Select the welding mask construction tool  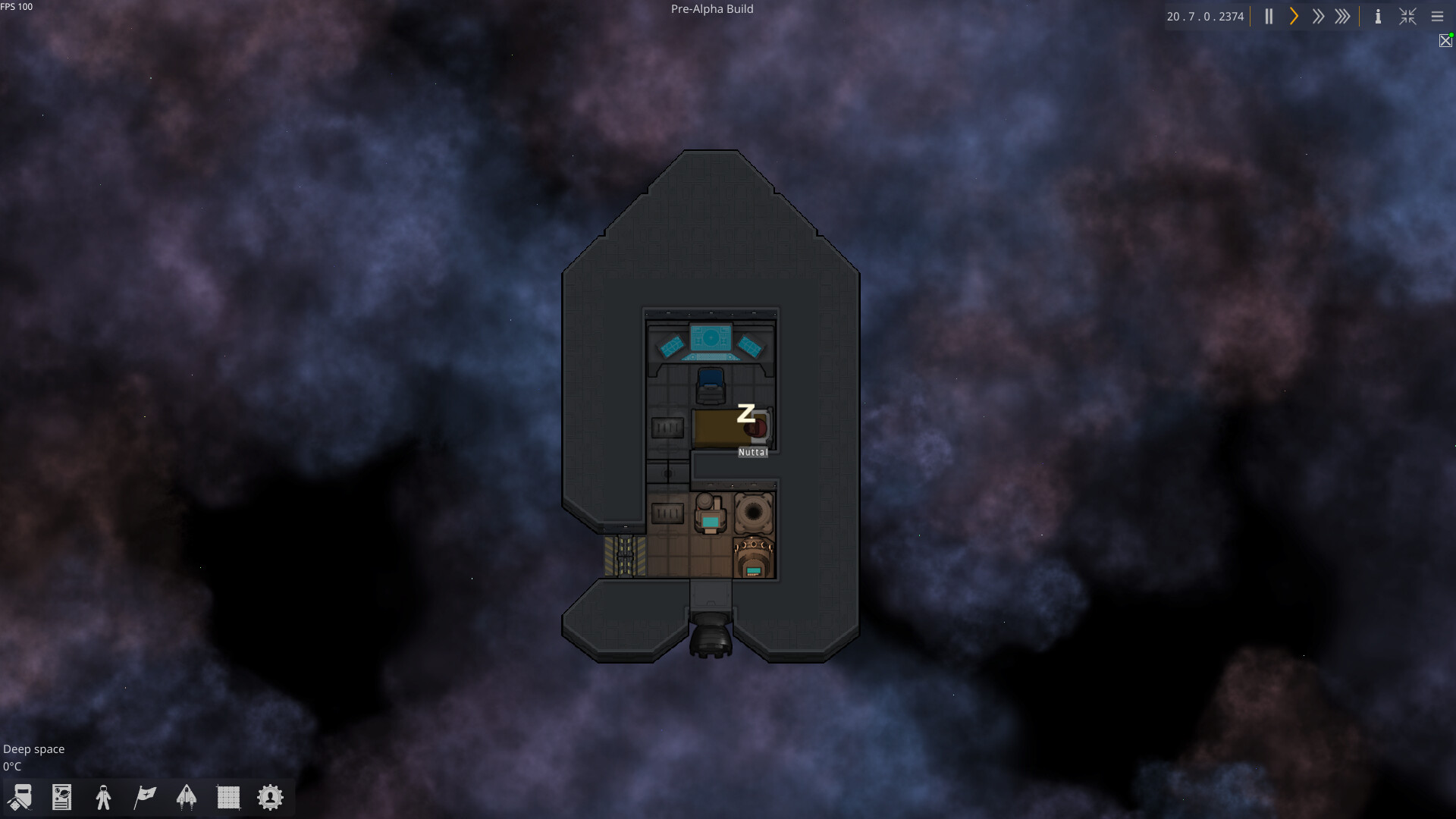(20, 797)
